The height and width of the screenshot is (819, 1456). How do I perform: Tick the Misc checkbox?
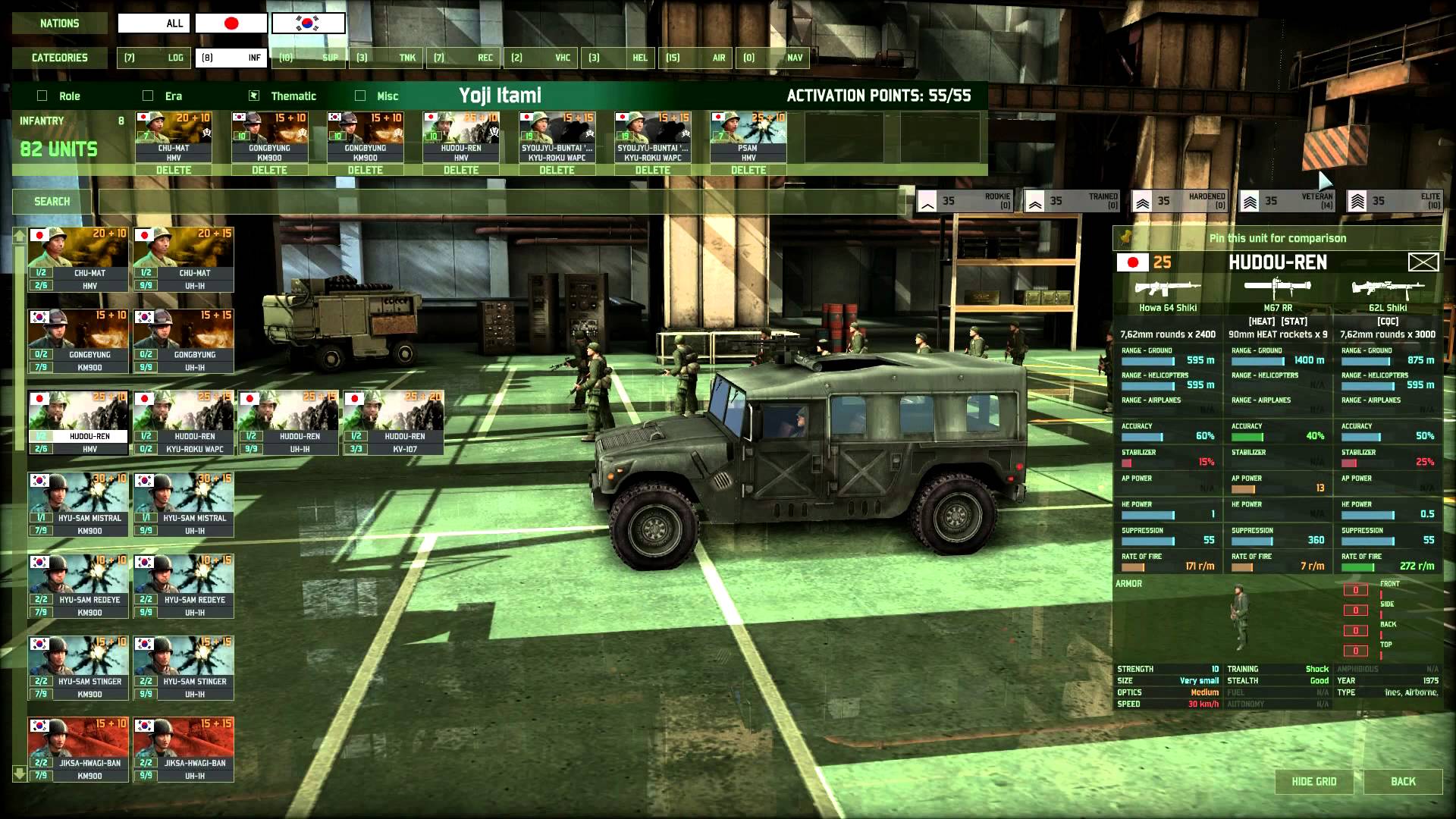click(x=360, y=96)
